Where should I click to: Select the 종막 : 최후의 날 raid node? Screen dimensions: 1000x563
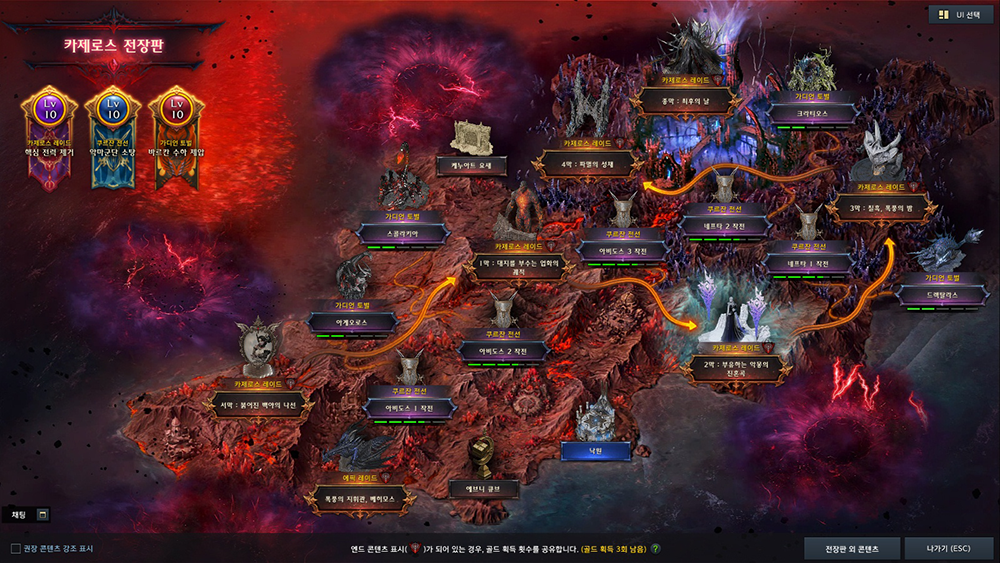click(691, 101)
